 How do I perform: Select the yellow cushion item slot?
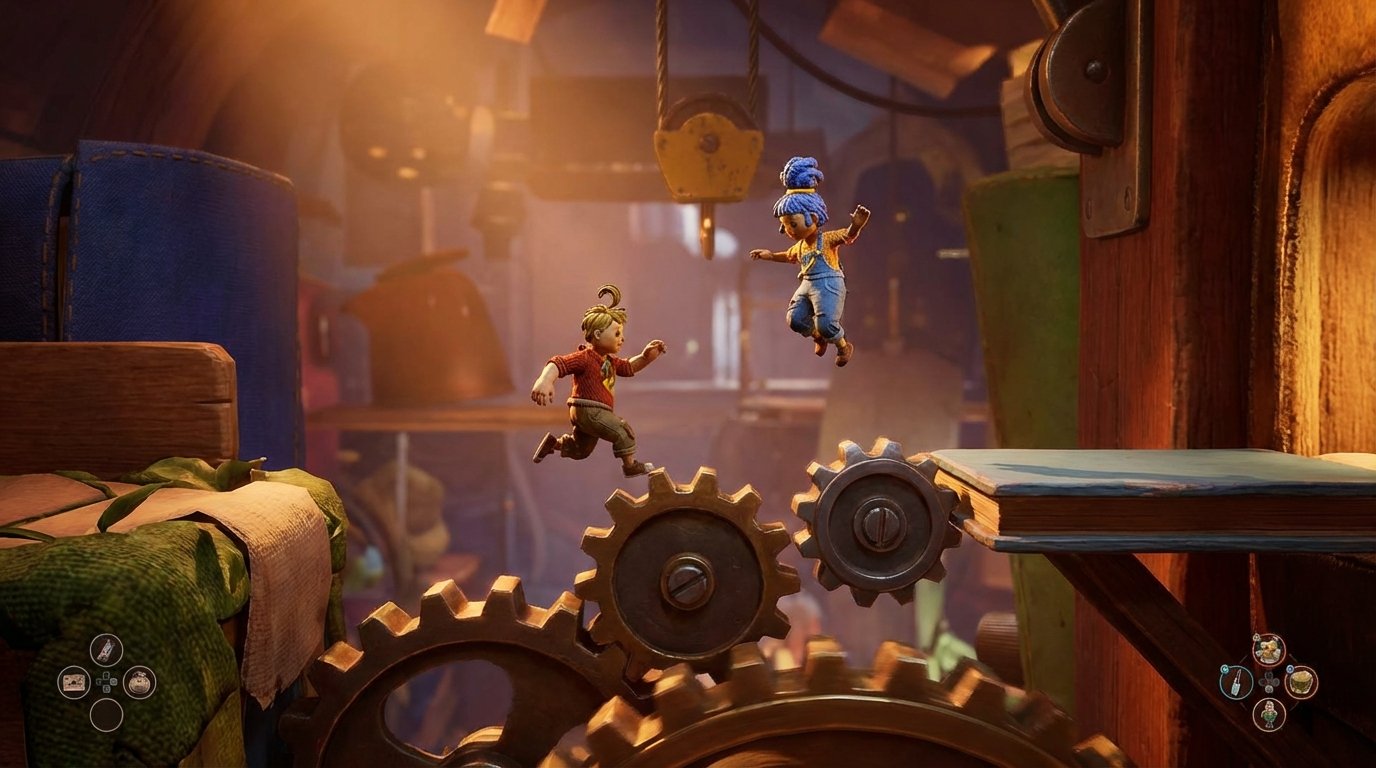1301,682
